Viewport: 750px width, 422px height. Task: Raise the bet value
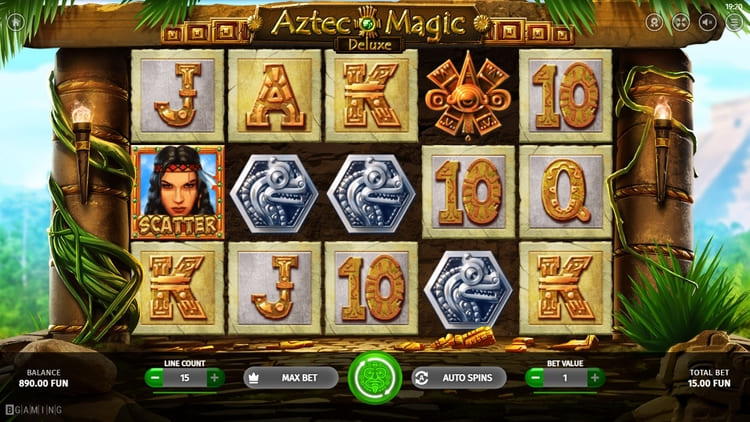tap(595, 378)
